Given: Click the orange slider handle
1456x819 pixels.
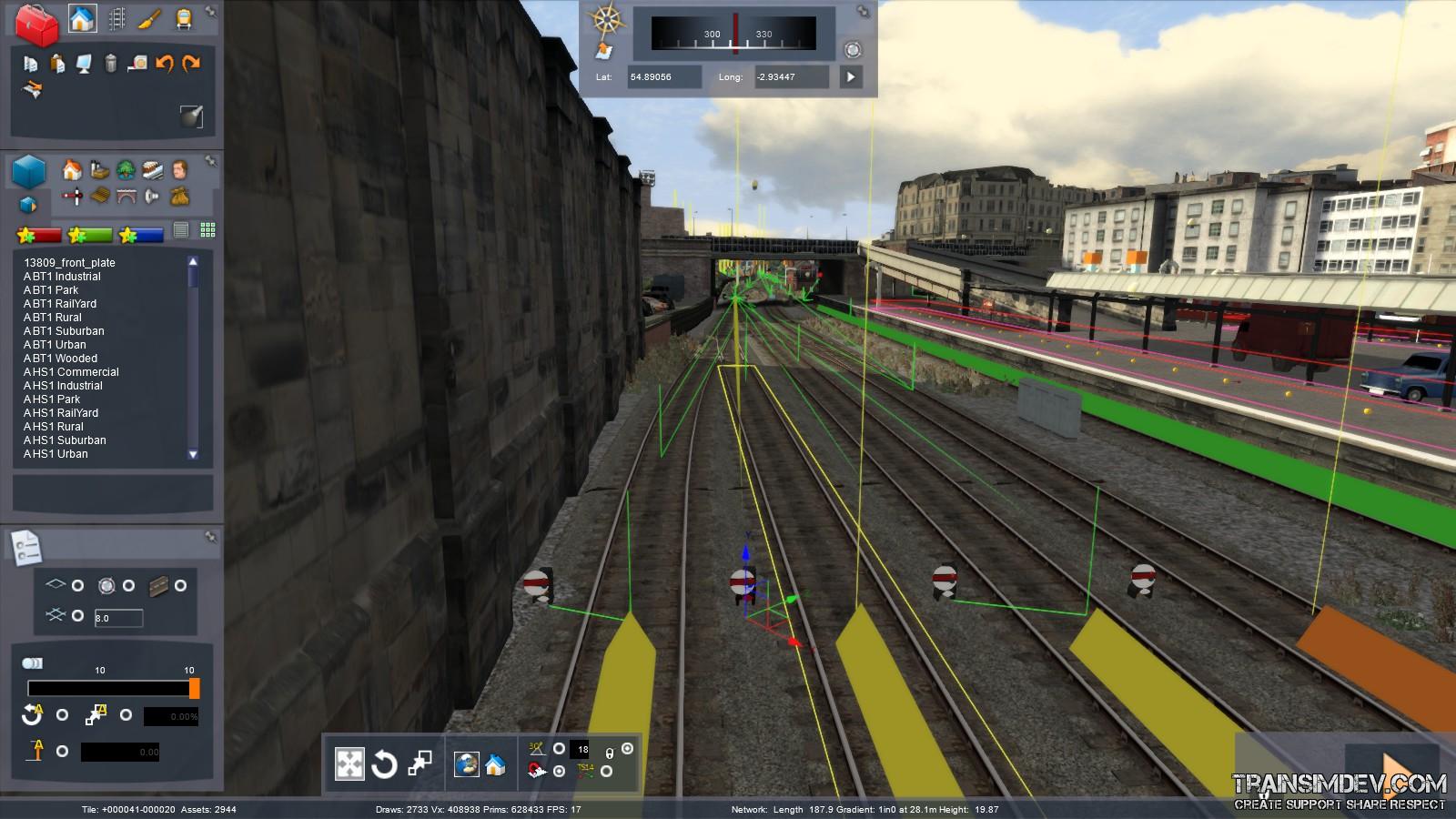Looking at the screenshot, I should [x=194, y=689].
